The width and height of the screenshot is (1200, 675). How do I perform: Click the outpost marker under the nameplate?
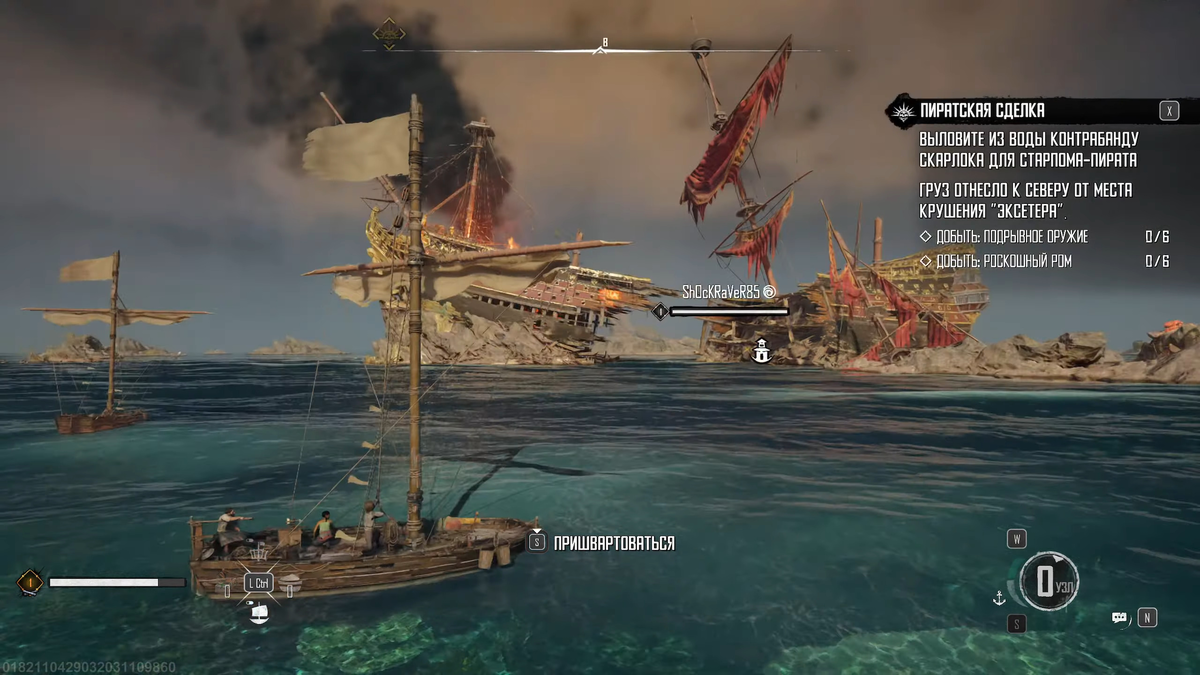(x=761, y=350)
